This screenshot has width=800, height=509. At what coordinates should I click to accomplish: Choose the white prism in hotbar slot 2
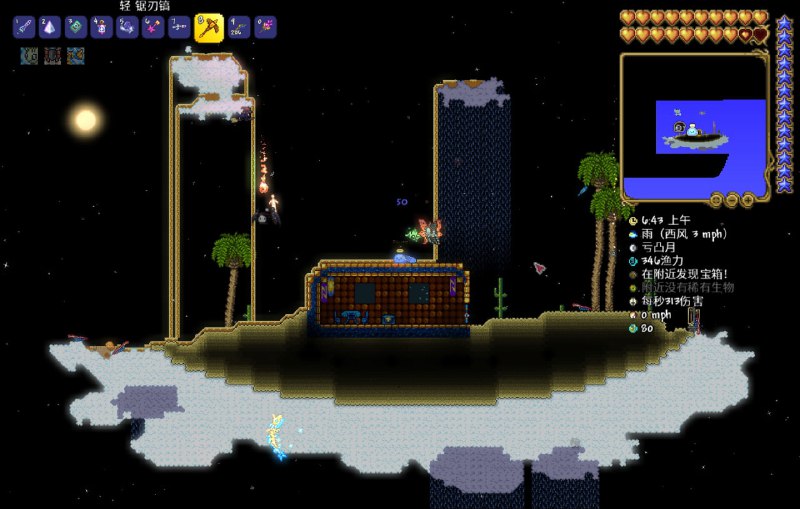pyautogui.click(x=50, y=28)
